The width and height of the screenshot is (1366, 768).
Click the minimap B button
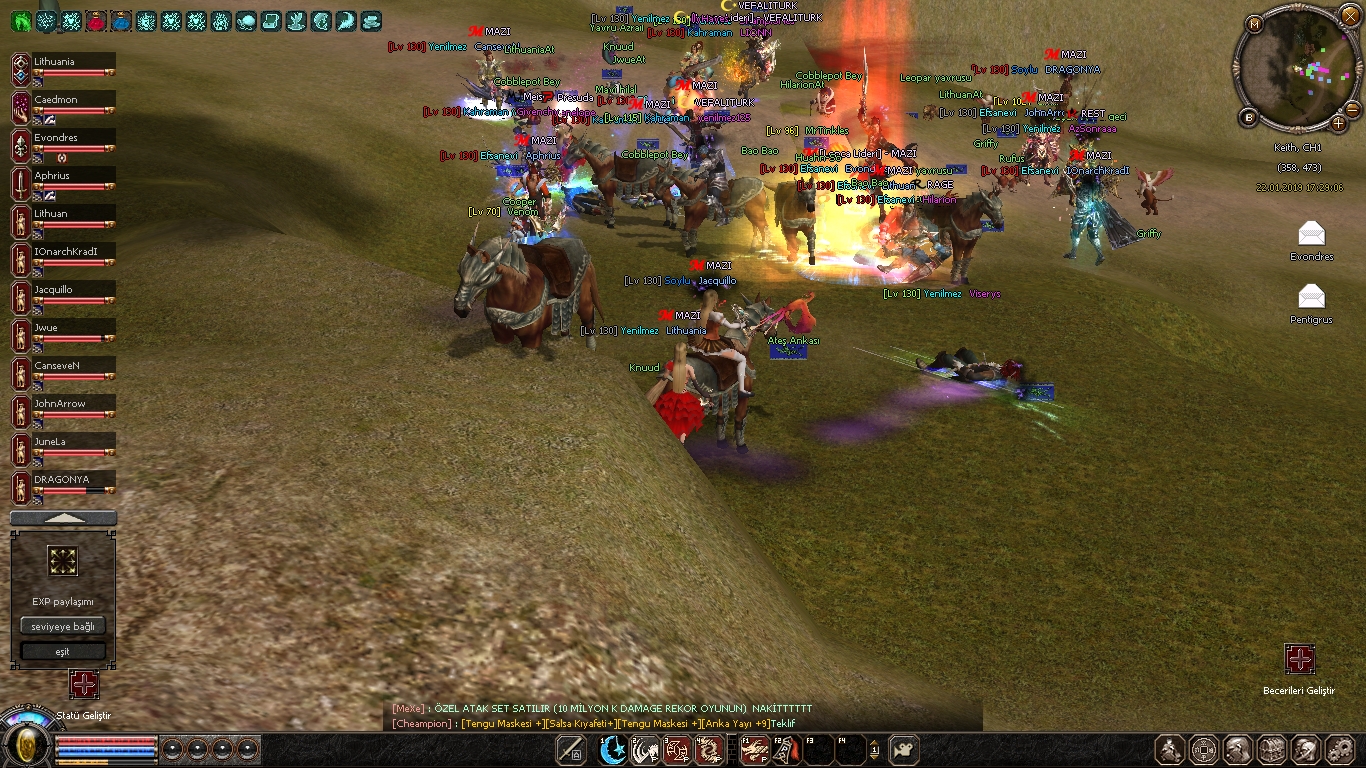[1249, 118]
